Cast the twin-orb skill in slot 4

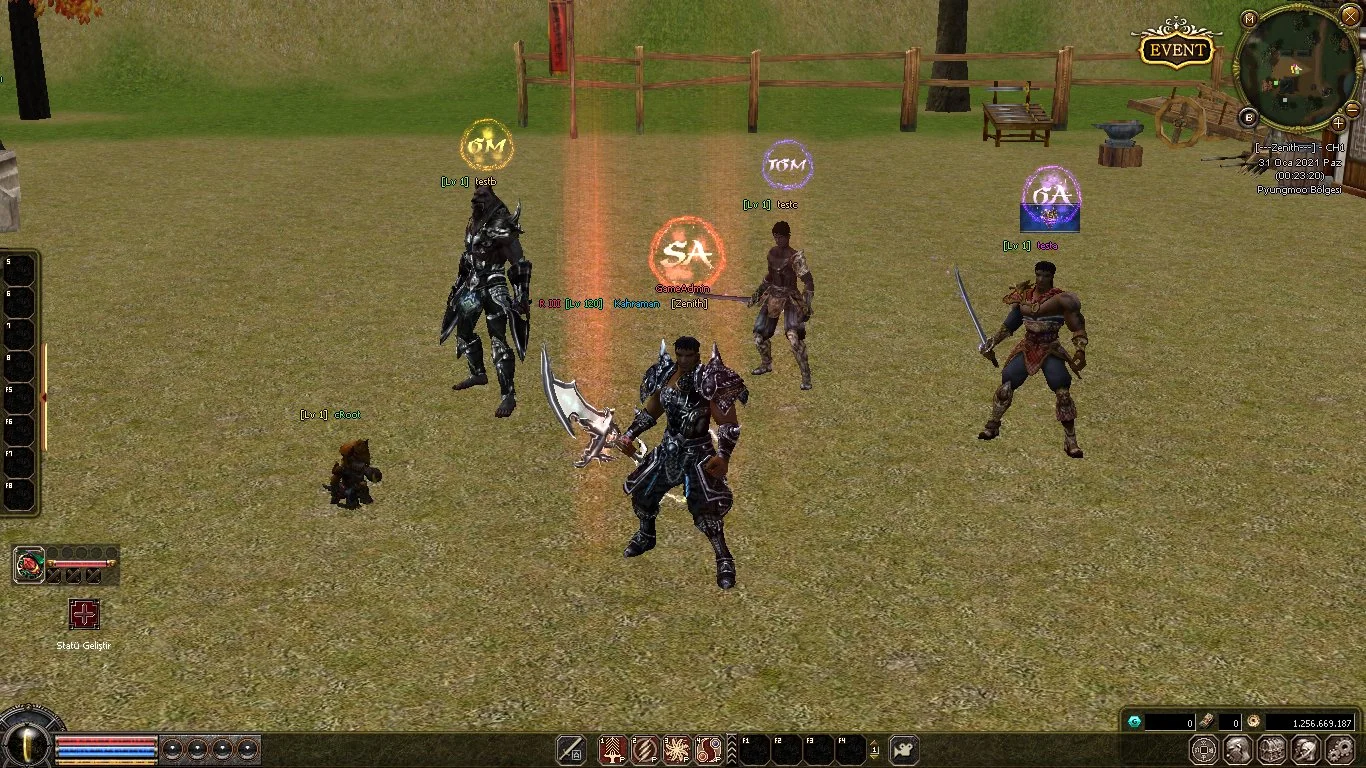pyautogui.click(x=709, y=749)
